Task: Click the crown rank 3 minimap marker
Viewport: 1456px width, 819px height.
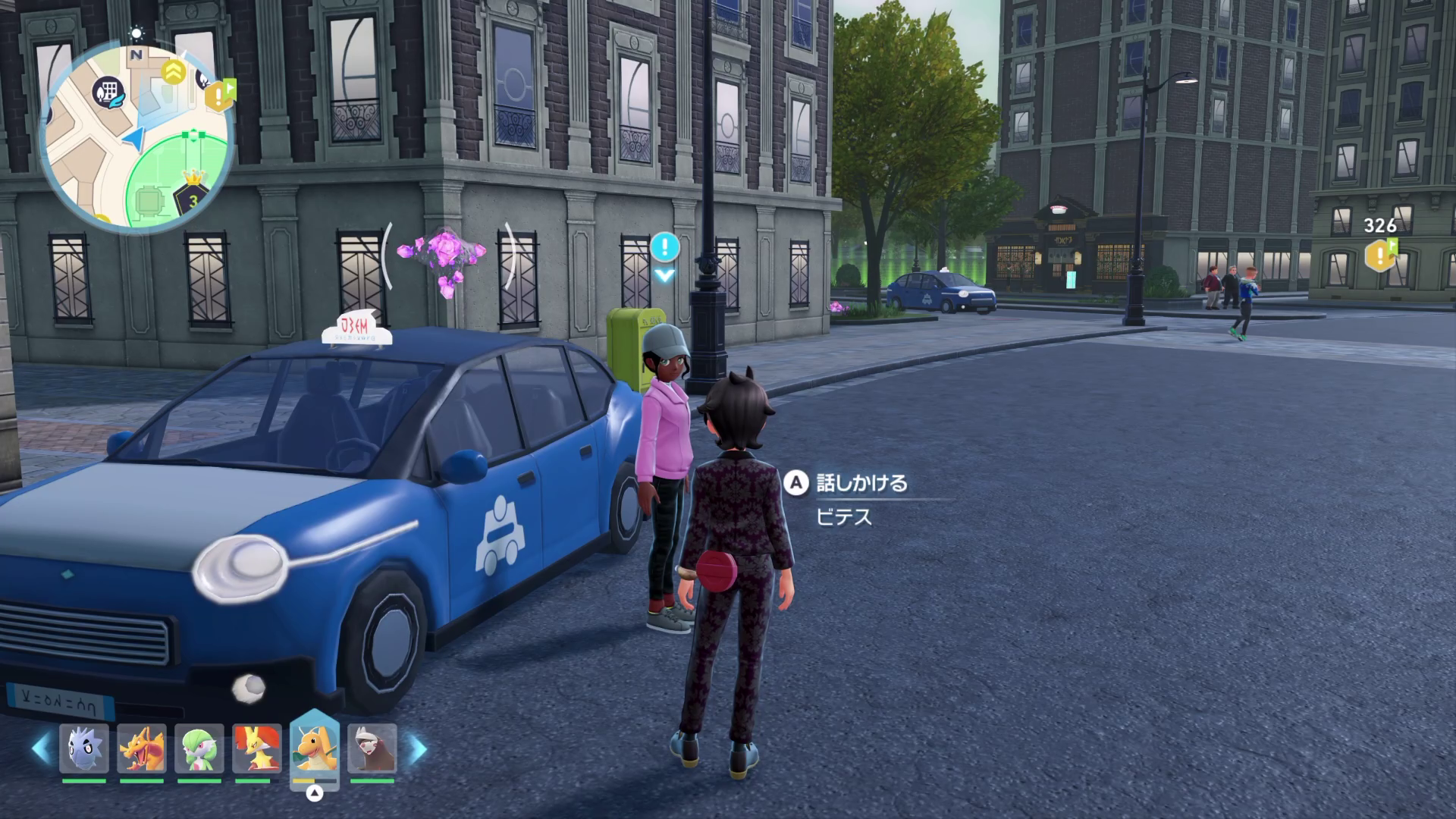Action: (193, 199)
